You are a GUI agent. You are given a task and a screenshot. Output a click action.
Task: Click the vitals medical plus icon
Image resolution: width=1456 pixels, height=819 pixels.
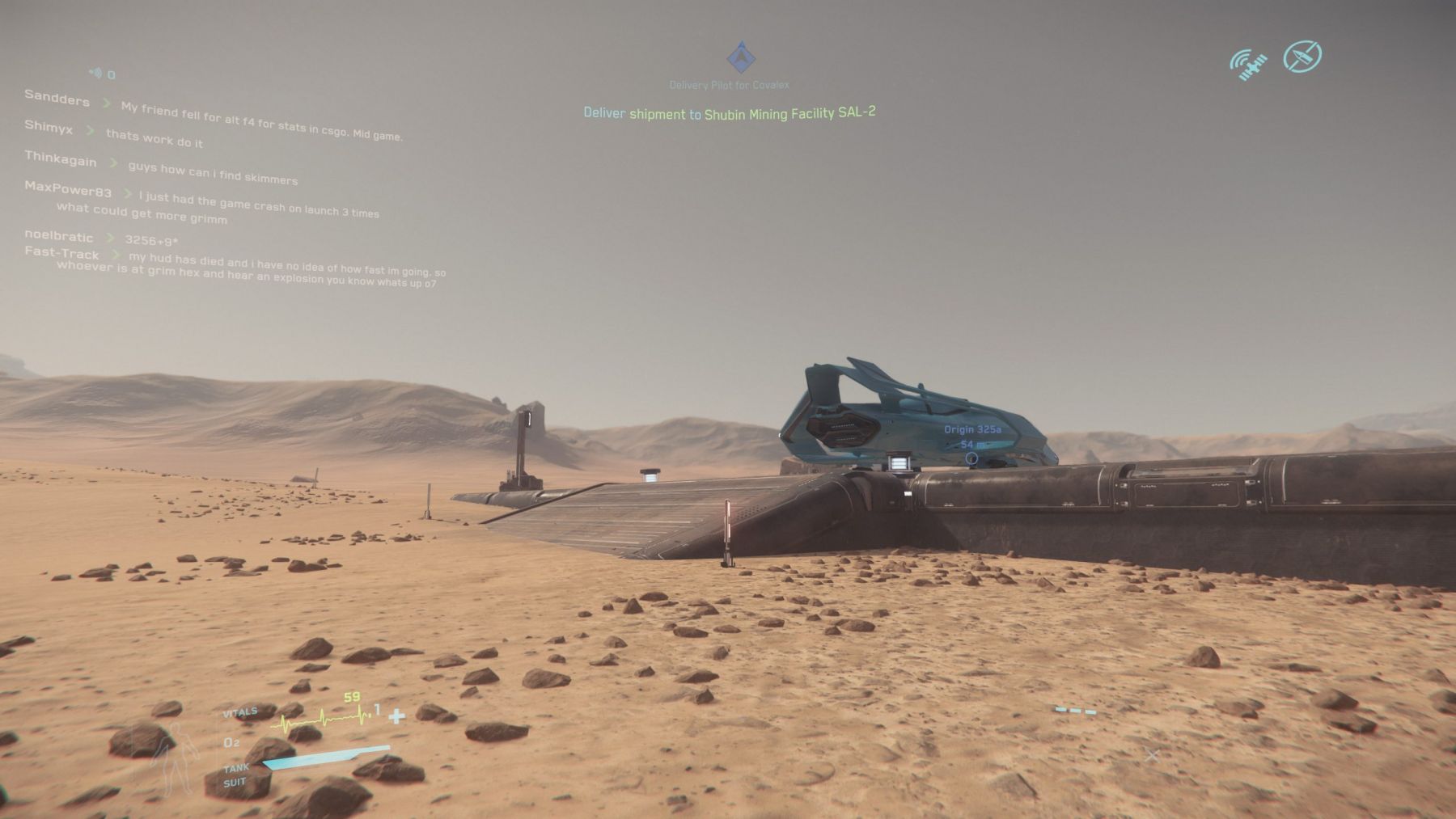click(x=396, y=716)
